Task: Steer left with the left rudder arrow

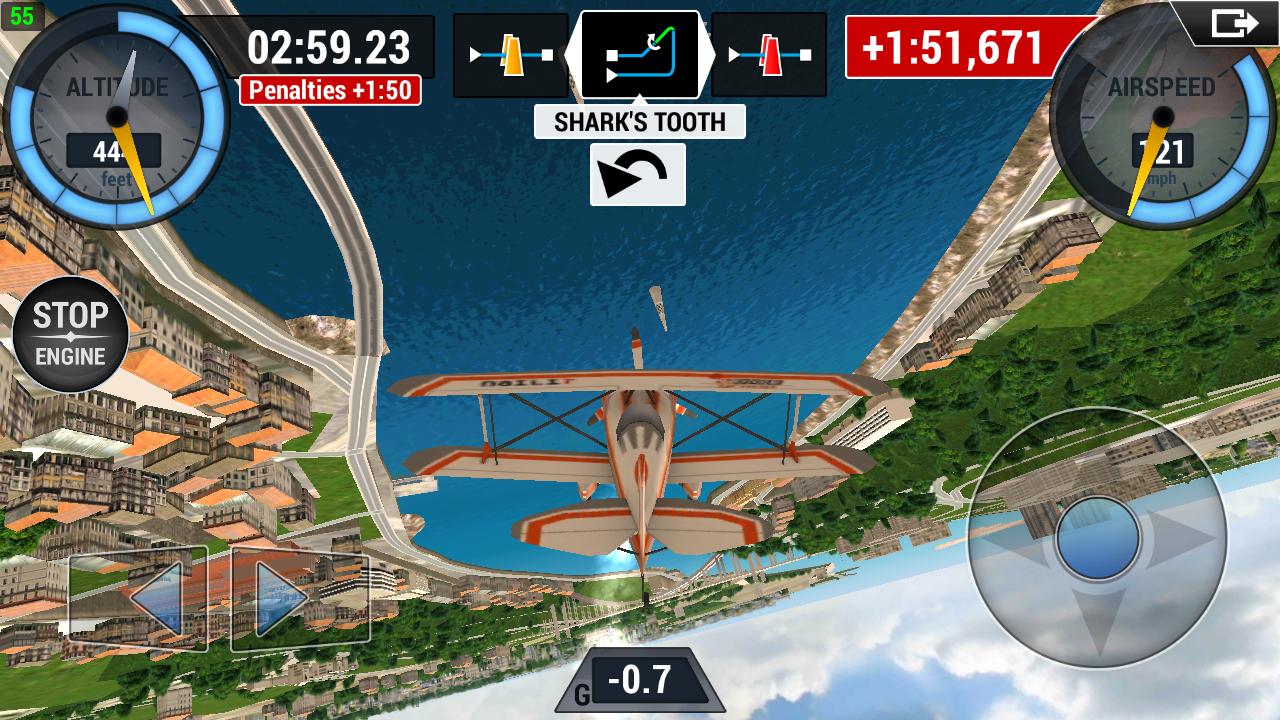Action: point(138,598)
